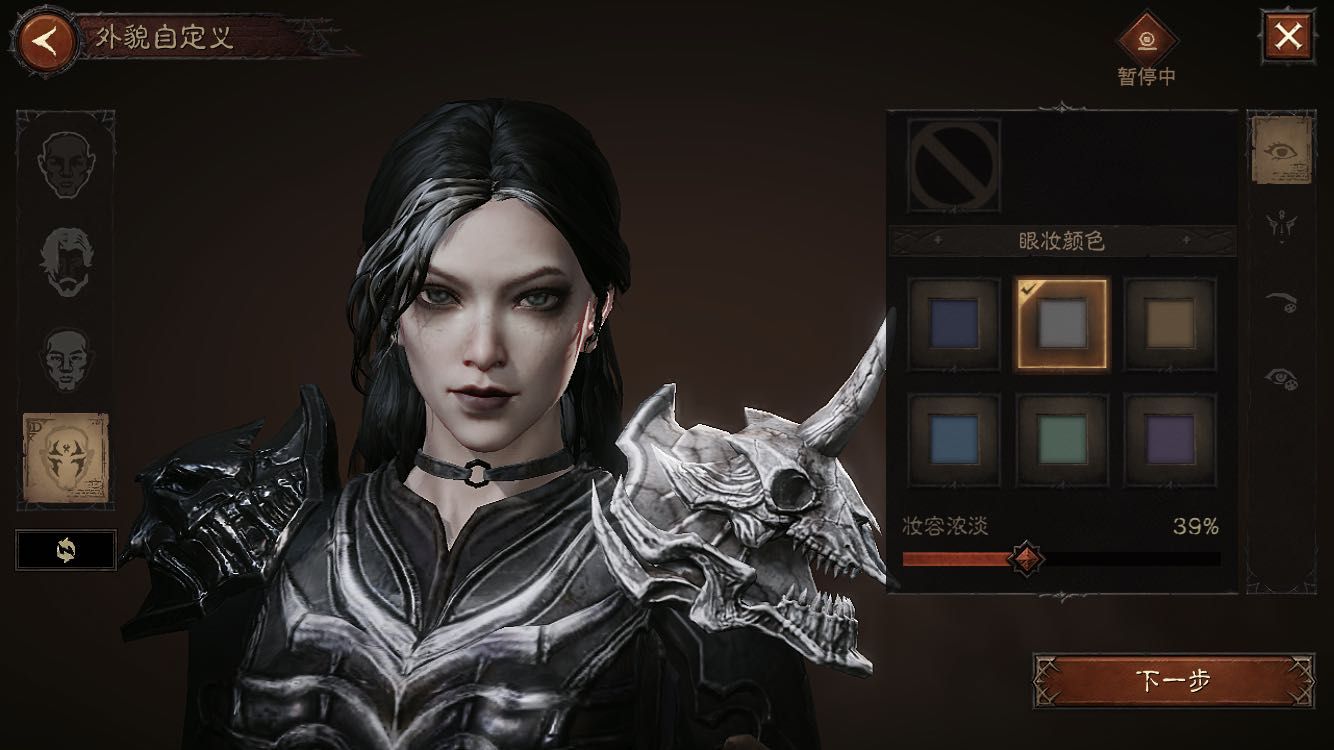Viewport: 1334px width, 750px height.
Task: Click the 暂停中 pause status icon
Action: [x=1146, y=40]
